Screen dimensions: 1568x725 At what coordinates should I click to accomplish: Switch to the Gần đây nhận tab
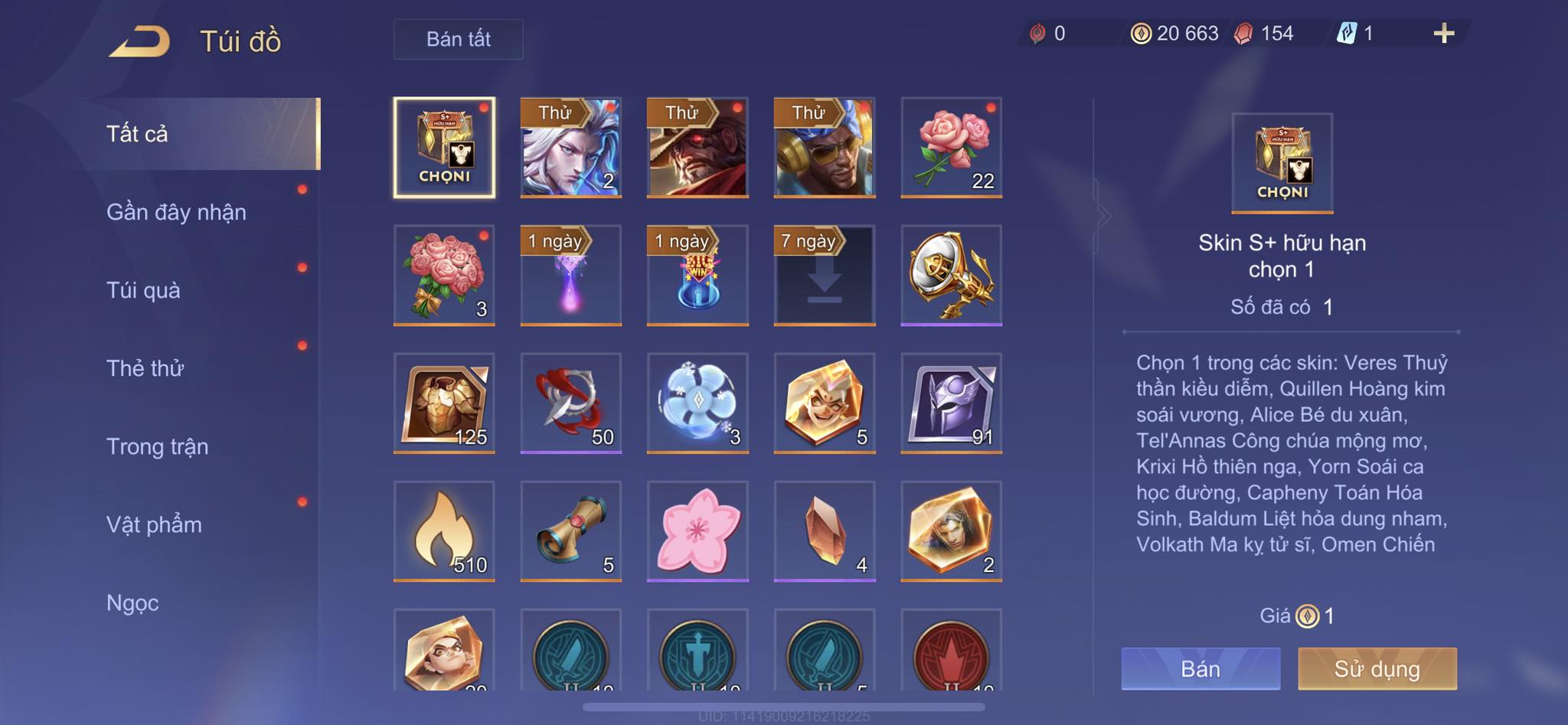176,212
